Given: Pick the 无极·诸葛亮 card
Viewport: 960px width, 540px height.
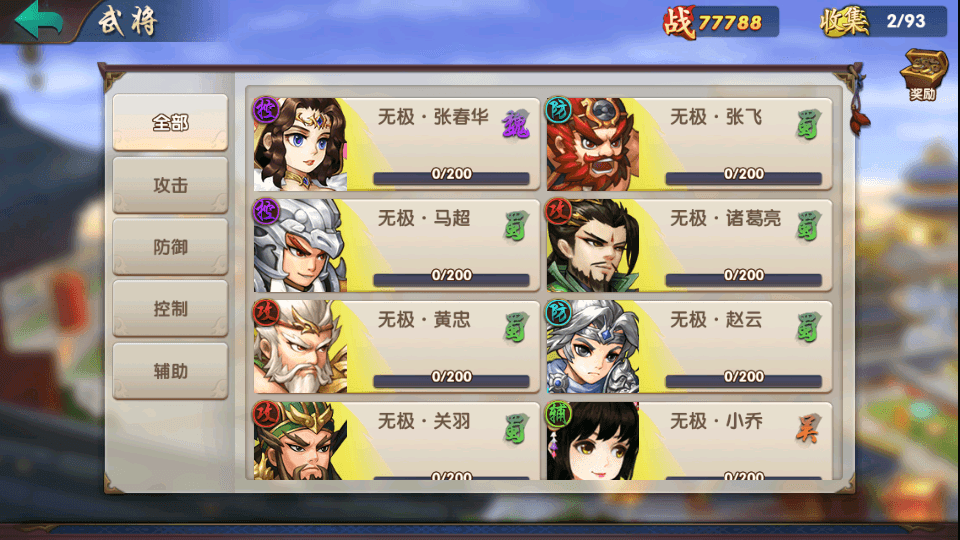Looking at the screenshot, I should 688,245.
